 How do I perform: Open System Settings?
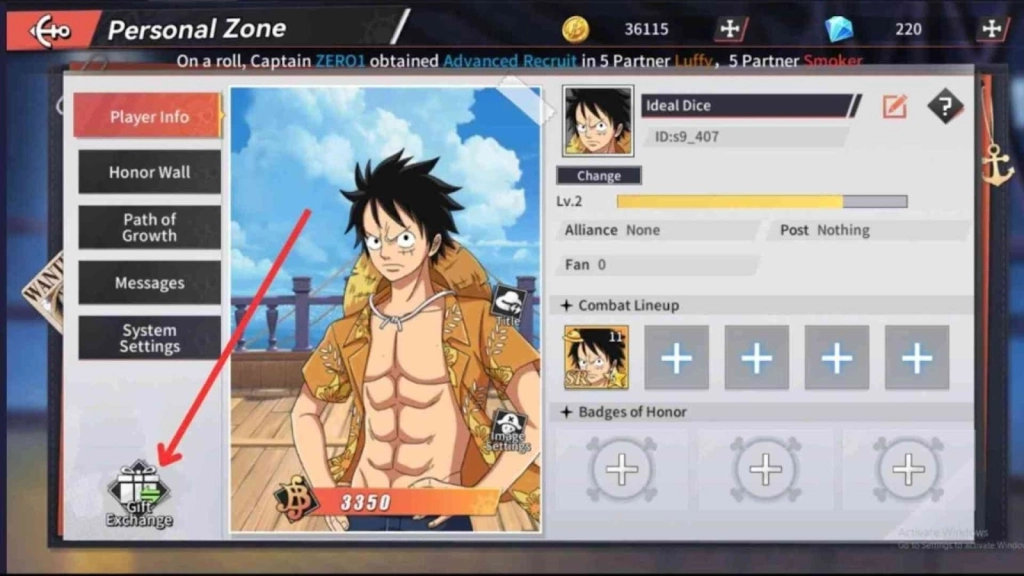point(149,338)
